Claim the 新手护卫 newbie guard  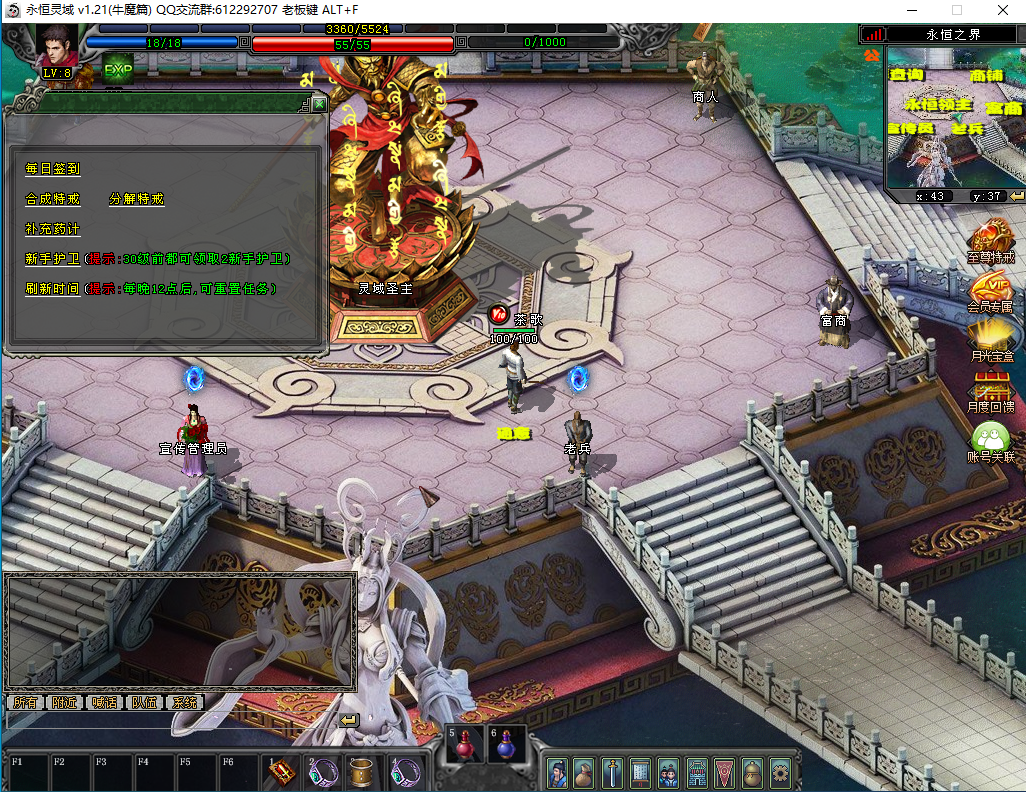point(52,259)
